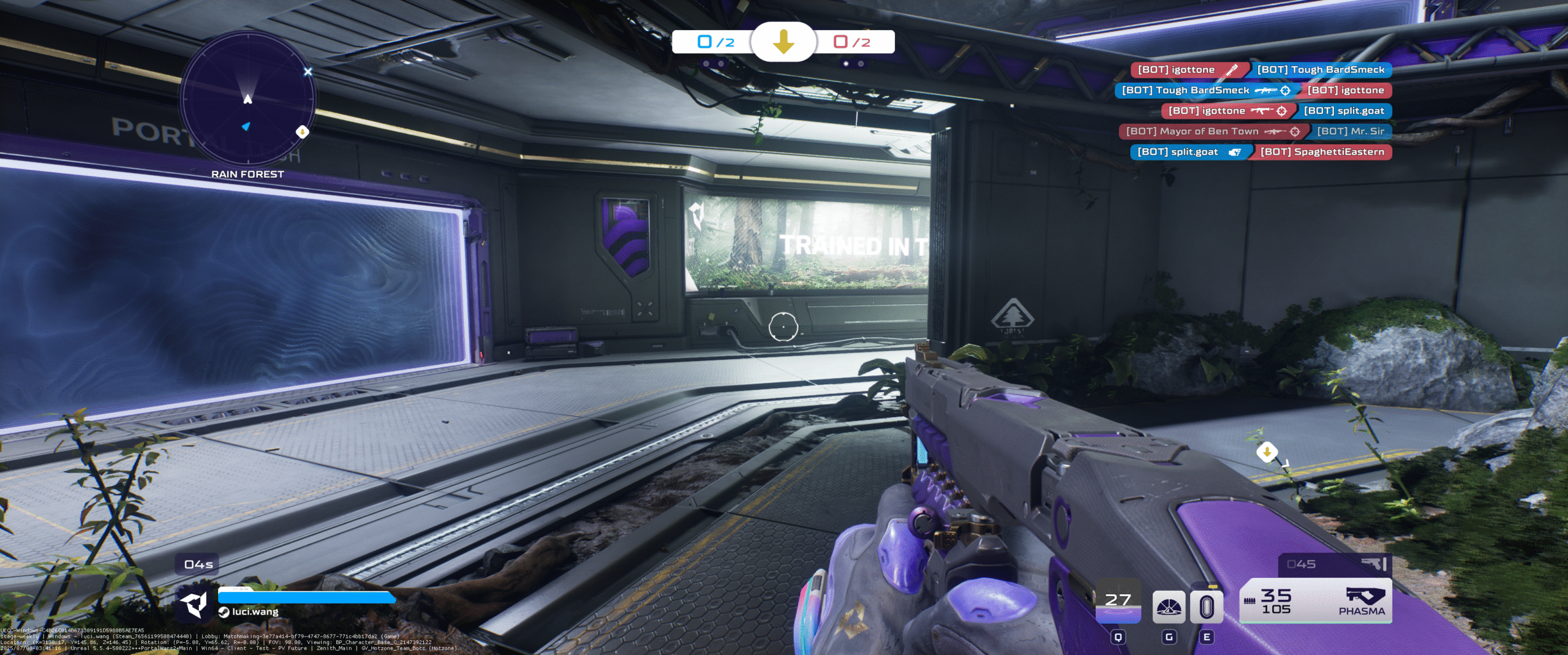Activate the dome shield ability icon

click(1169, 607)
